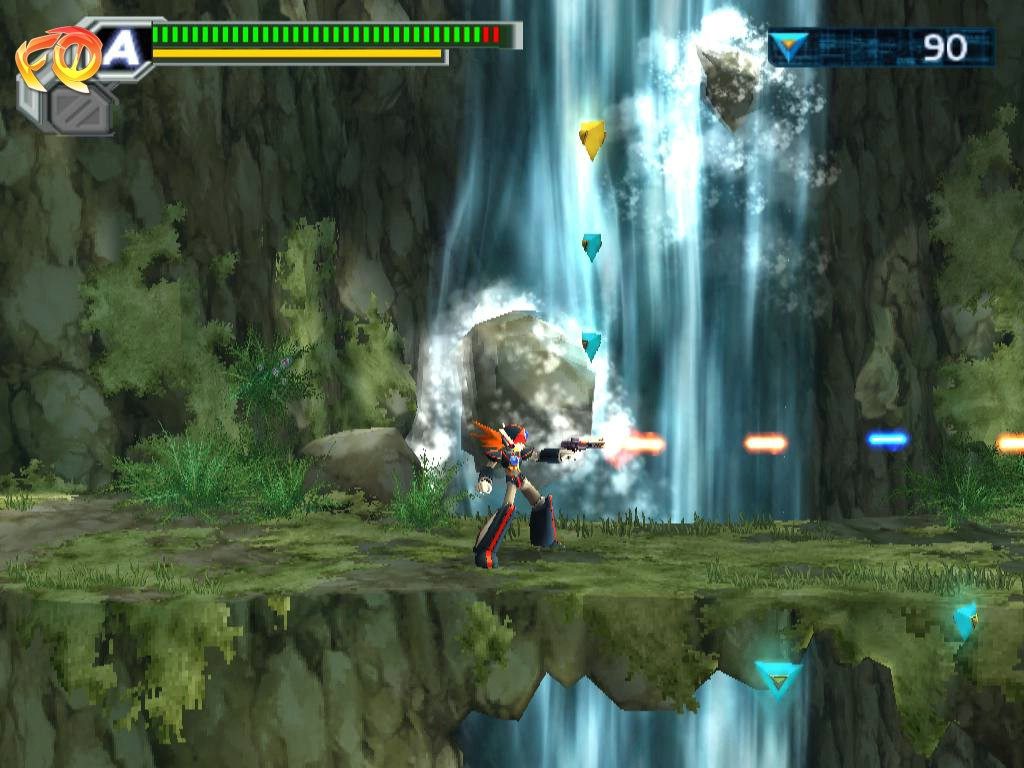Select the Axl "A" character badge

[122, 48]
